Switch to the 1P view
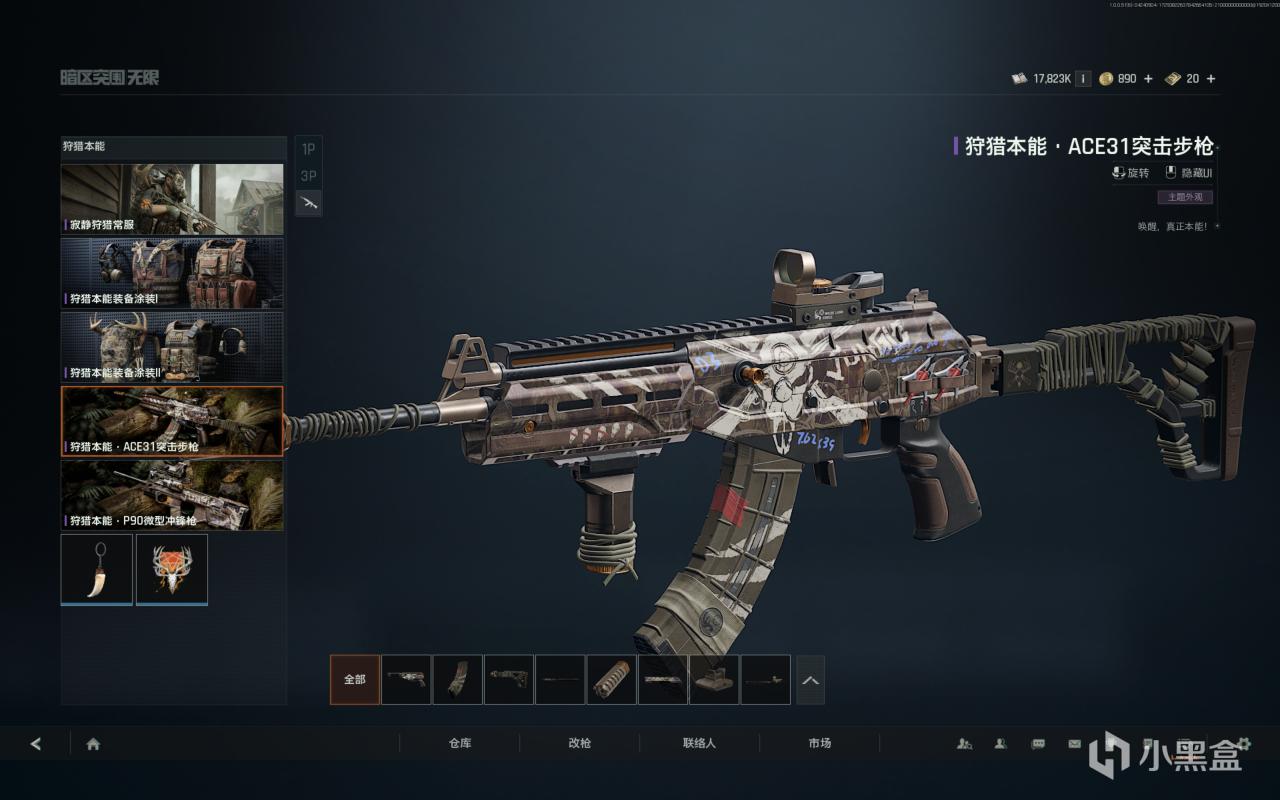Screen dimensions: 1280x800 click(x=308, y=149)
